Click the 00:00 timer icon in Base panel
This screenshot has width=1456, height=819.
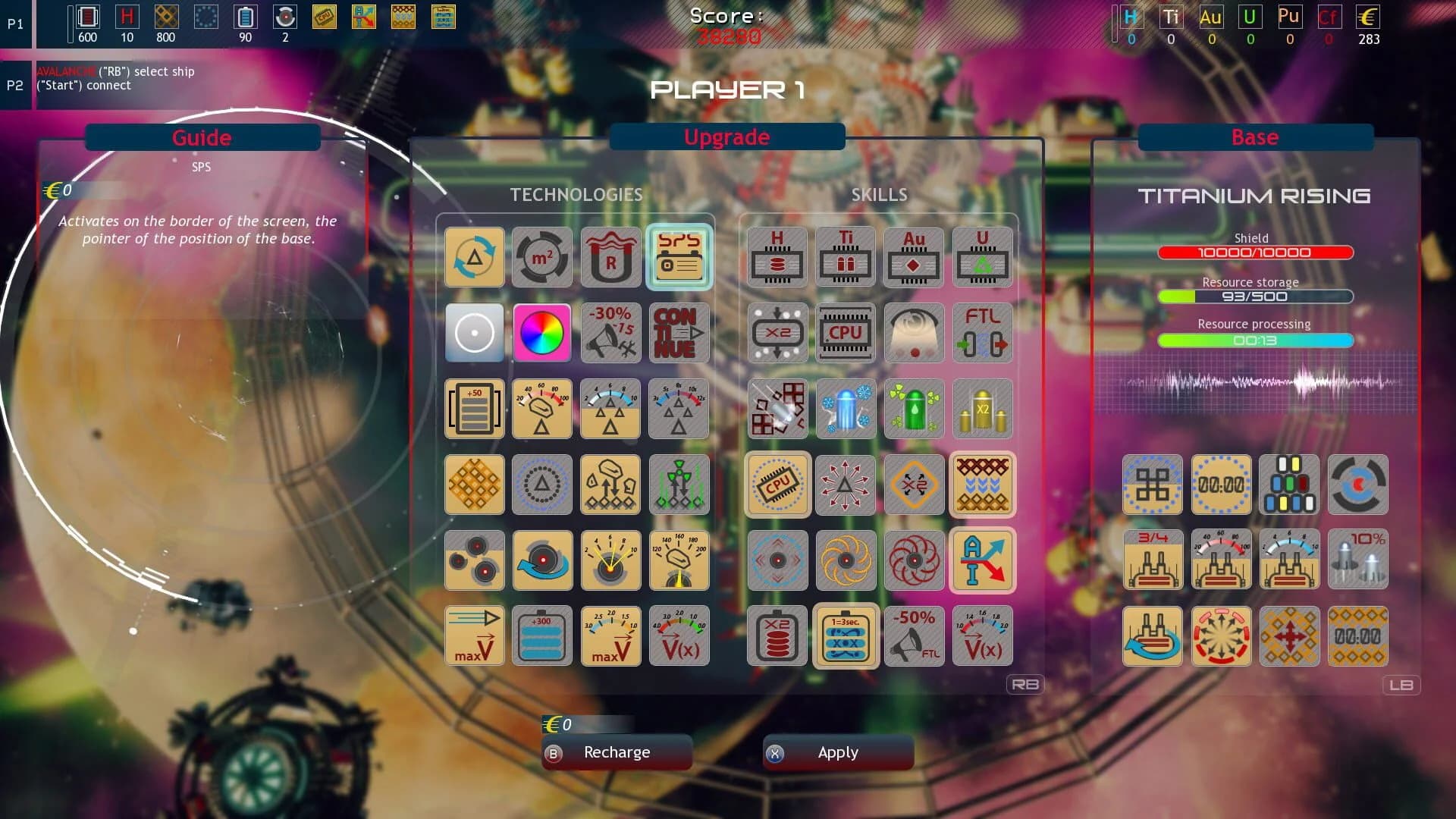(x=1221, y=485)
